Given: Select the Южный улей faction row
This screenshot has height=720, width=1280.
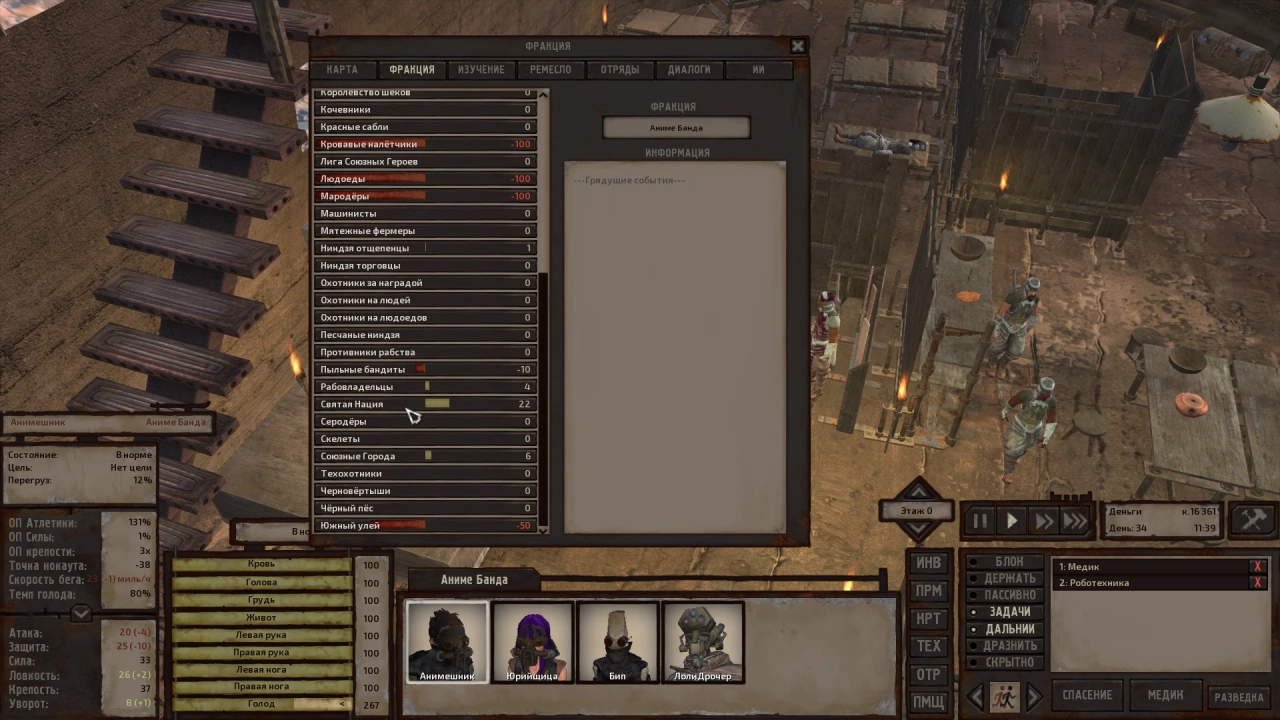Looking at the screenshot, I should click(426, 526).
